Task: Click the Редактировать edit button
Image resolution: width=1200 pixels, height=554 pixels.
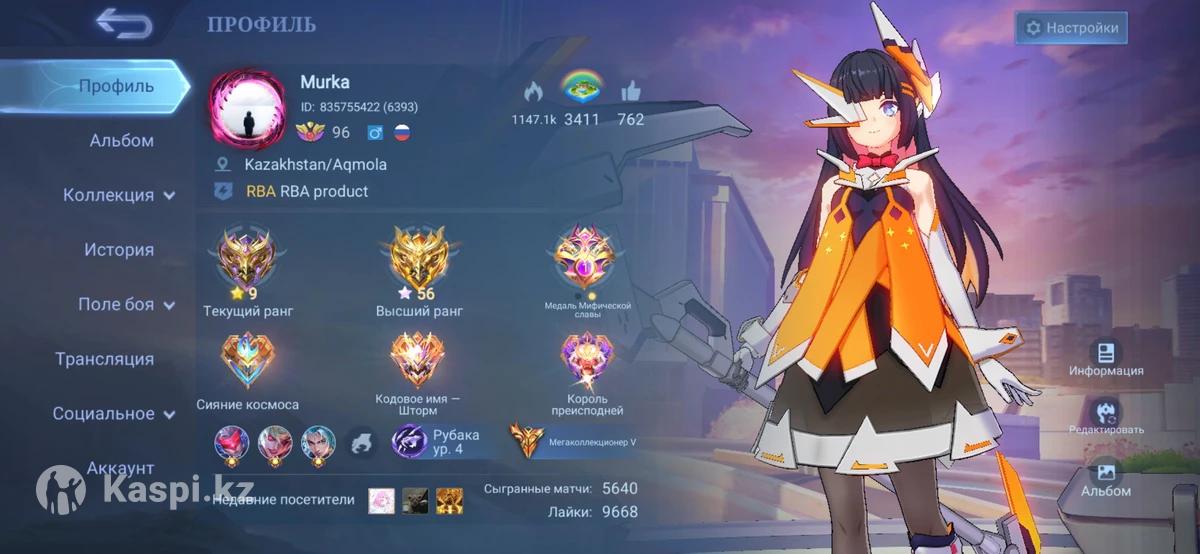Action: coord(1105,417)
